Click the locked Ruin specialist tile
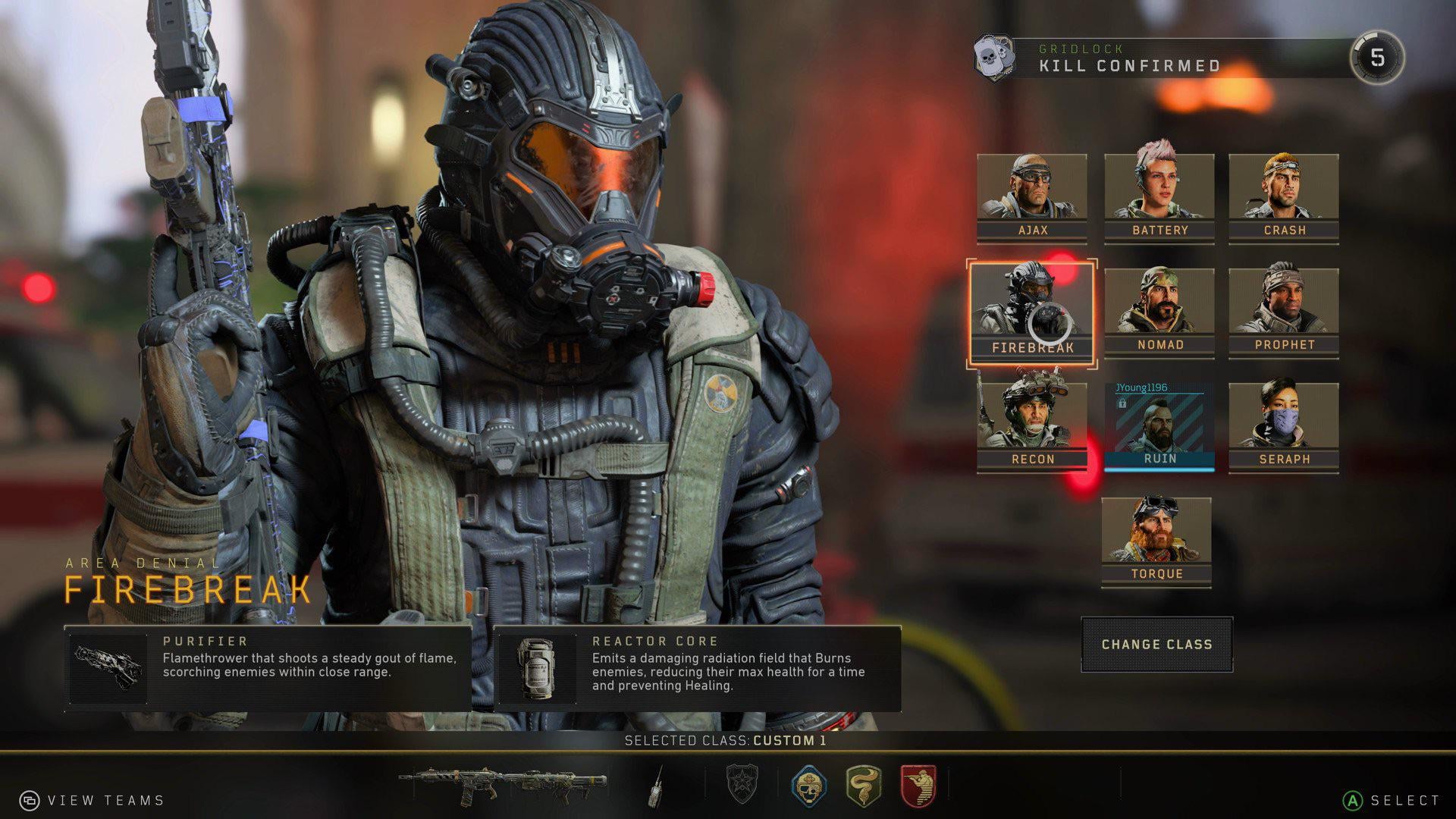 click(1159, 427)
